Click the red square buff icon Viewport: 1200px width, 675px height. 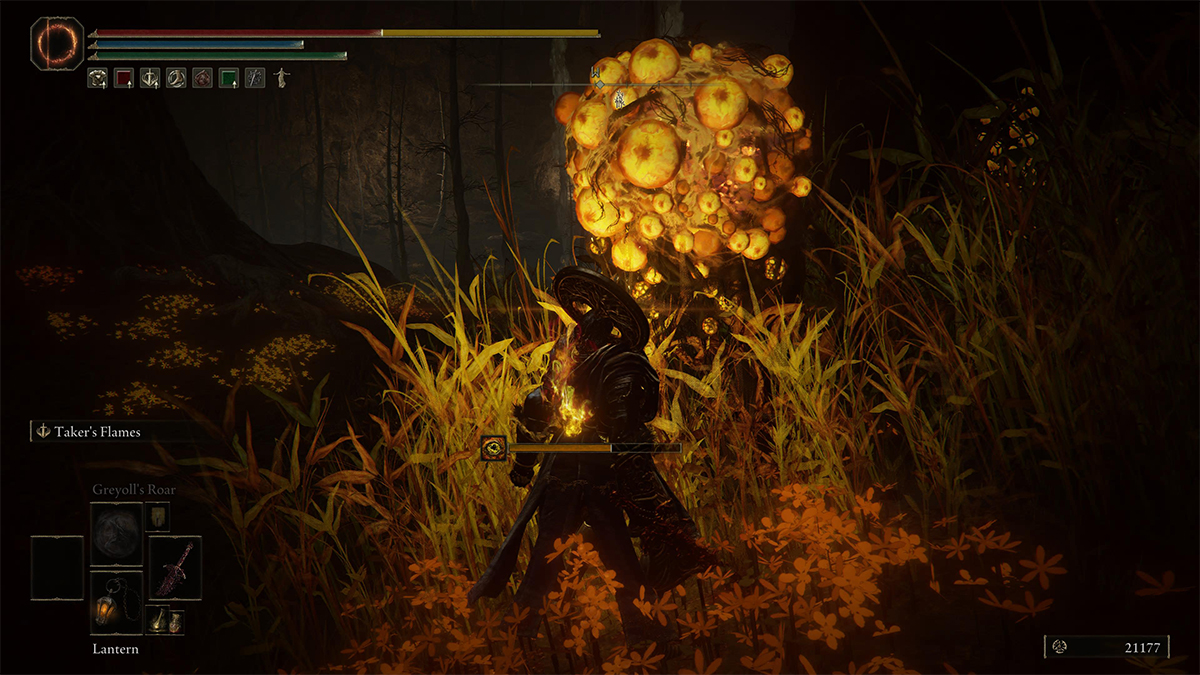tap(124, 77)
